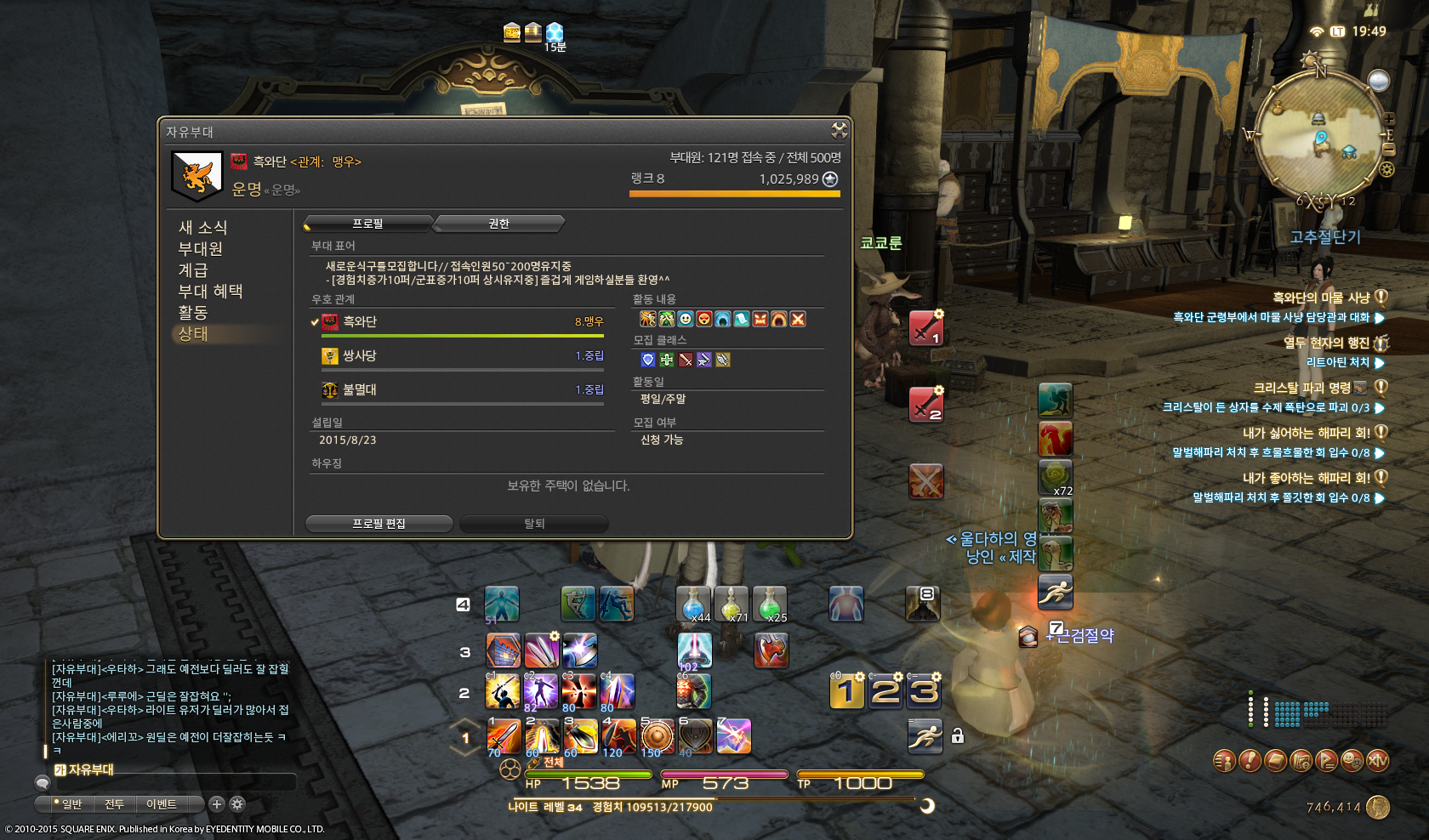Open the 새 소식 section

(202, 228)
